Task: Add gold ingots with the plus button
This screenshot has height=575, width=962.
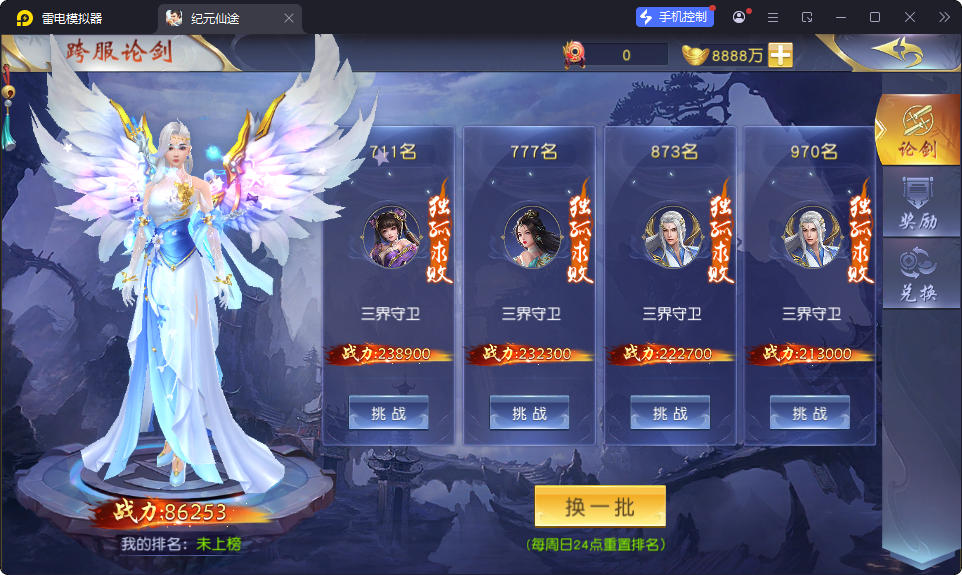Action: [781, 55]
